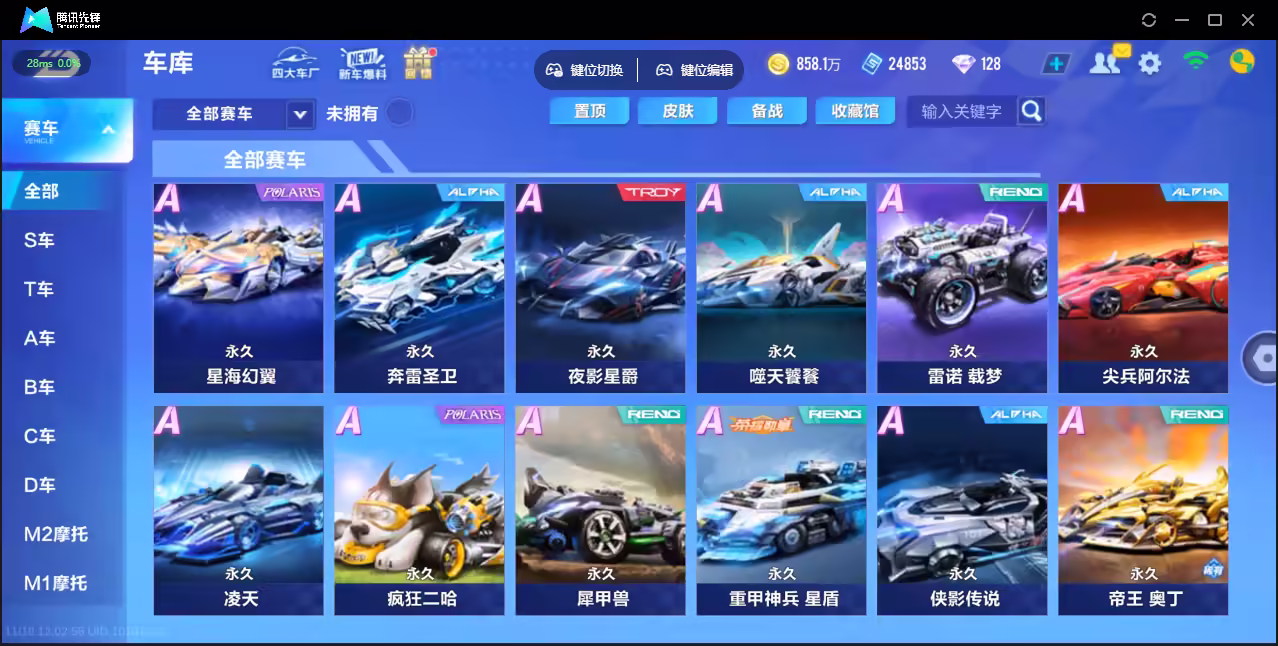Open the 四大车厂 icon
This screenshot has height=646, width=1278.
(x=295, y=64)
